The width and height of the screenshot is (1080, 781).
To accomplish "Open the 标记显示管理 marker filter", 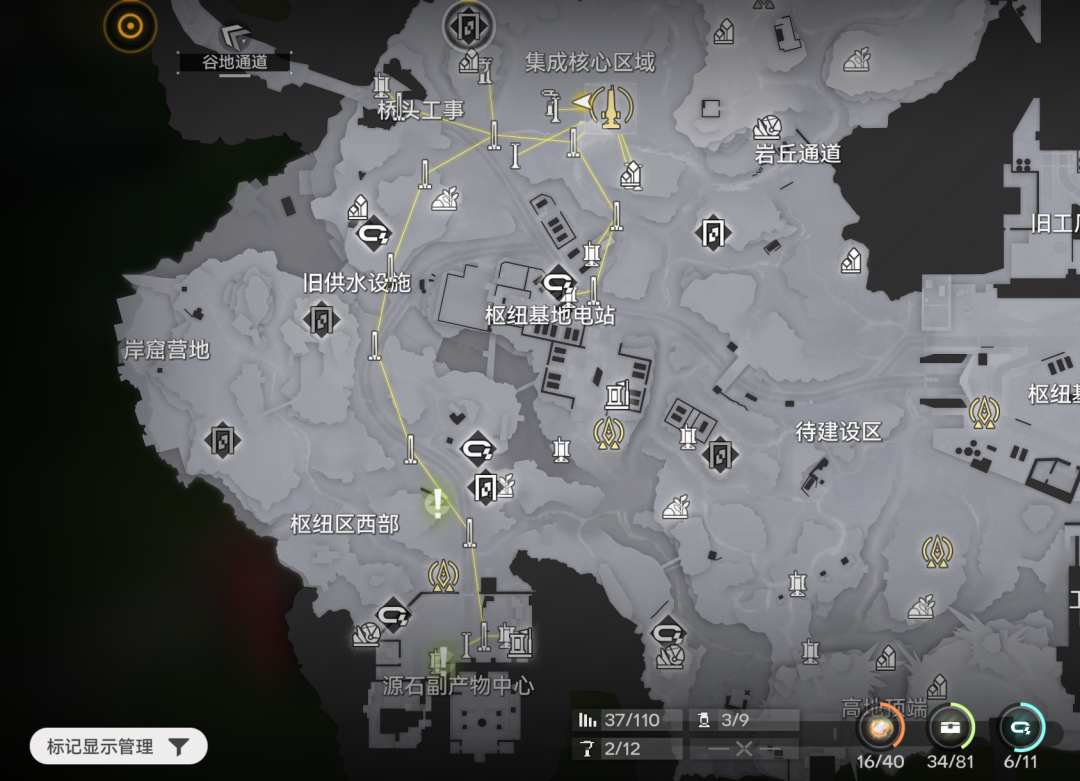I will tap(118, 746).
